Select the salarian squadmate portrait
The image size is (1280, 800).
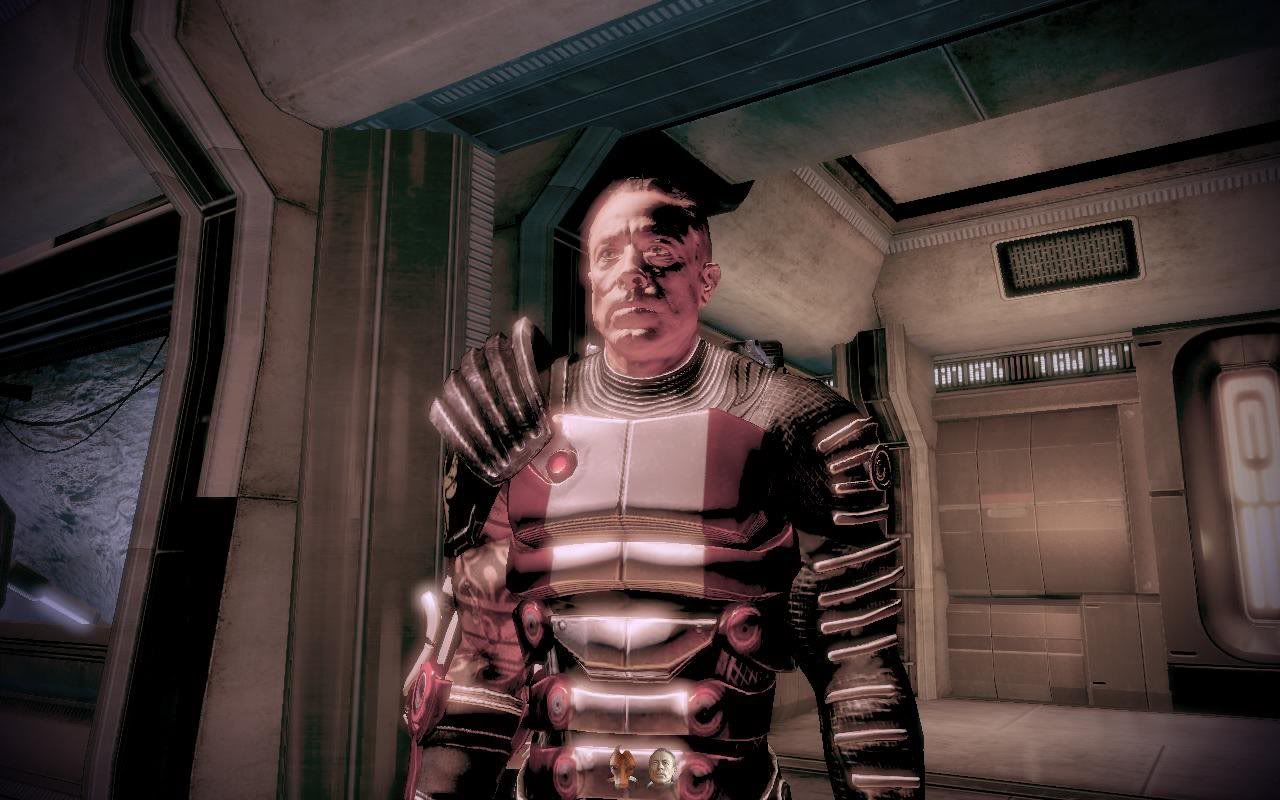click(x=623, y=767)
